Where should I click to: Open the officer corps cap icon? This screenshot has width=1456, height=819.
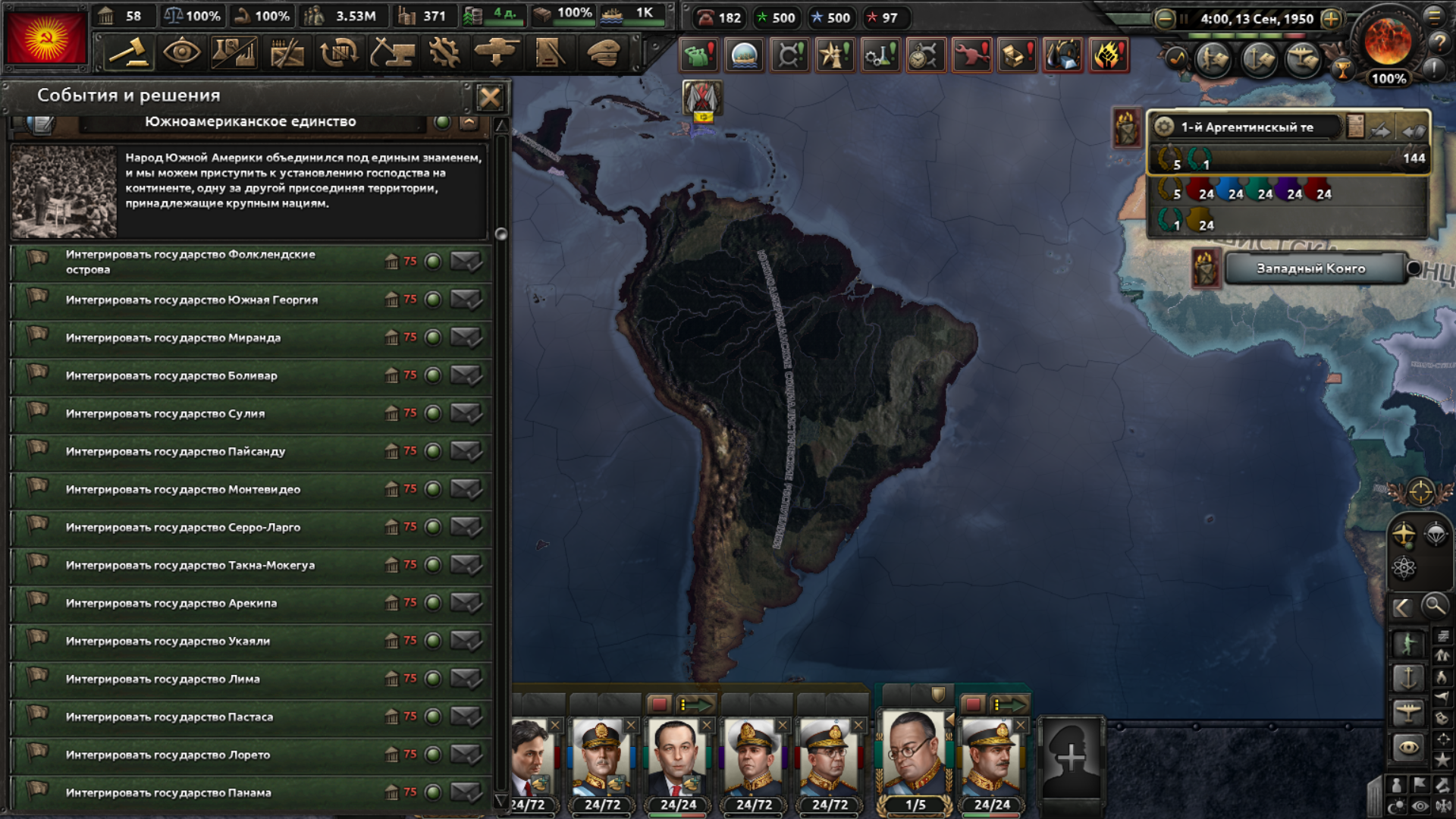[604, 53]
